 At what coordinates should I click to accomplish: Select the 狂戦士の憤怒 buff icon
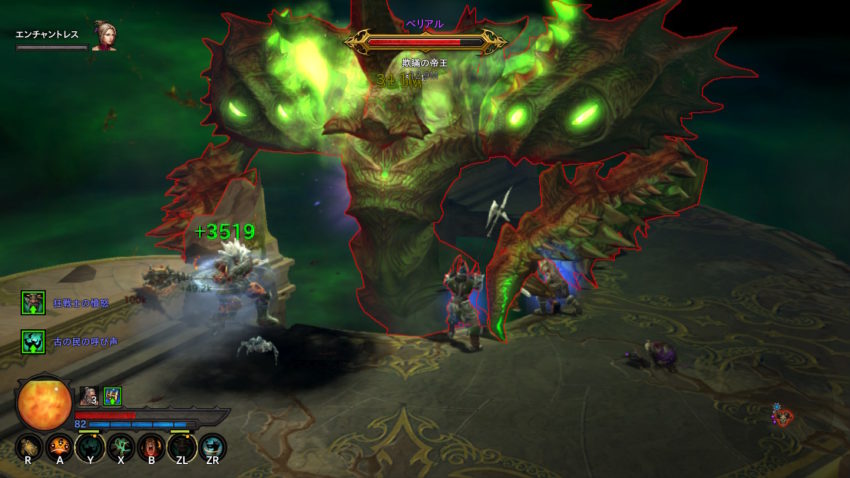click(34, 302)
